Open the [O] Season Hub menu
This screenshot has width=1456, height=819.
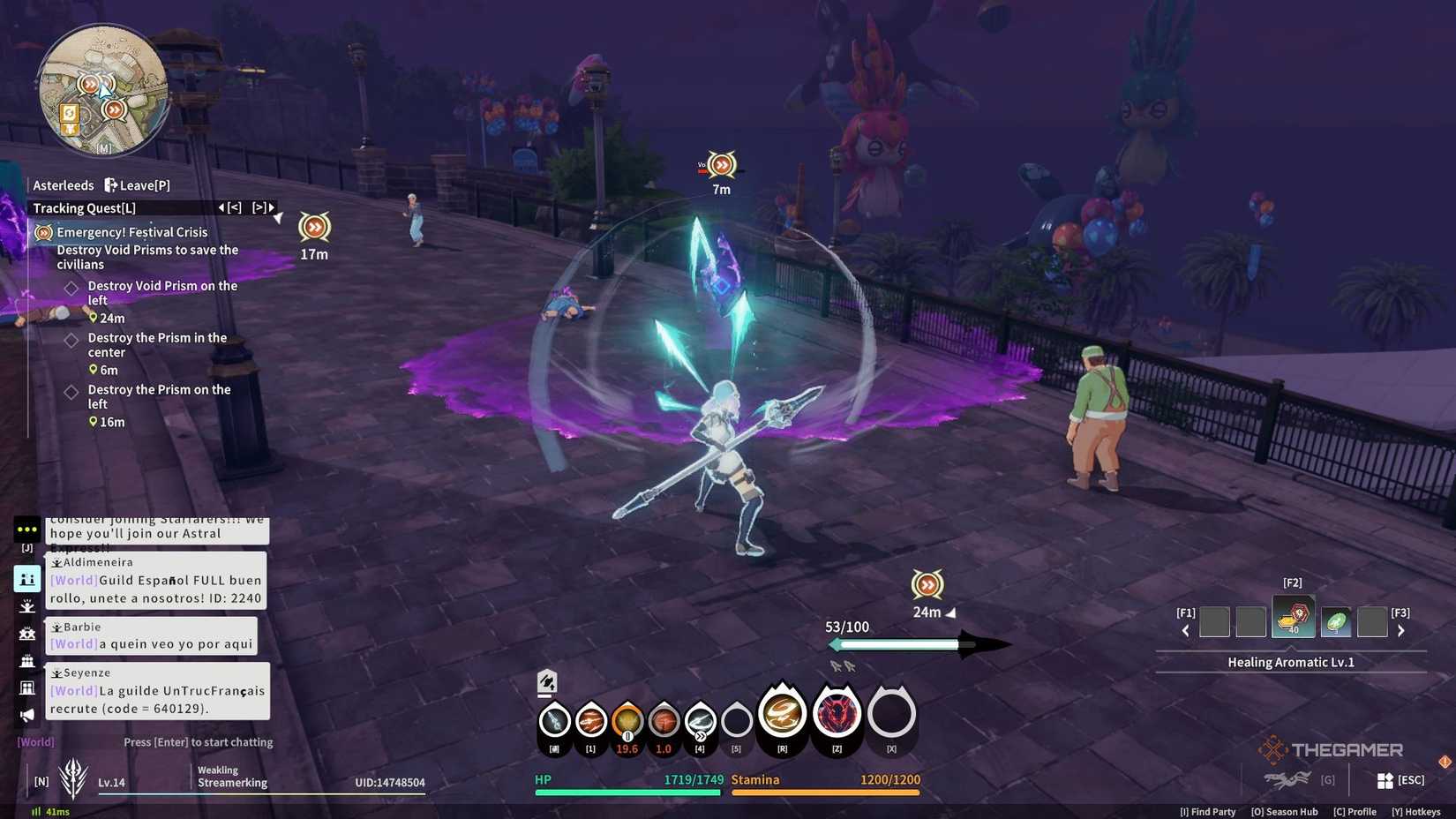(x=1284, y=811)
